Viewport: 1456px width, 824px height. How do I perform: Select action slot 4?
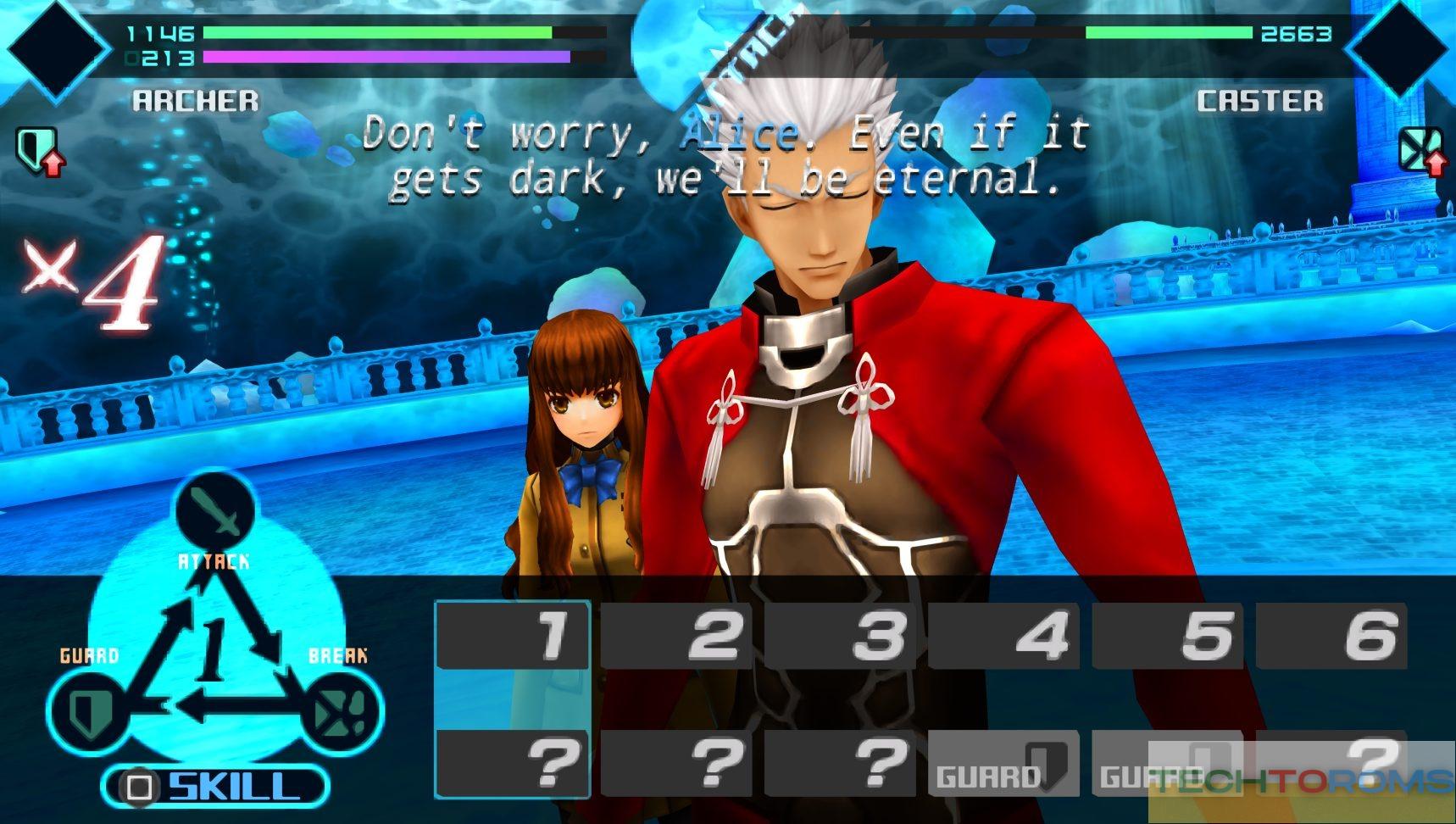pyautogui.click(x=1004, y=634)
